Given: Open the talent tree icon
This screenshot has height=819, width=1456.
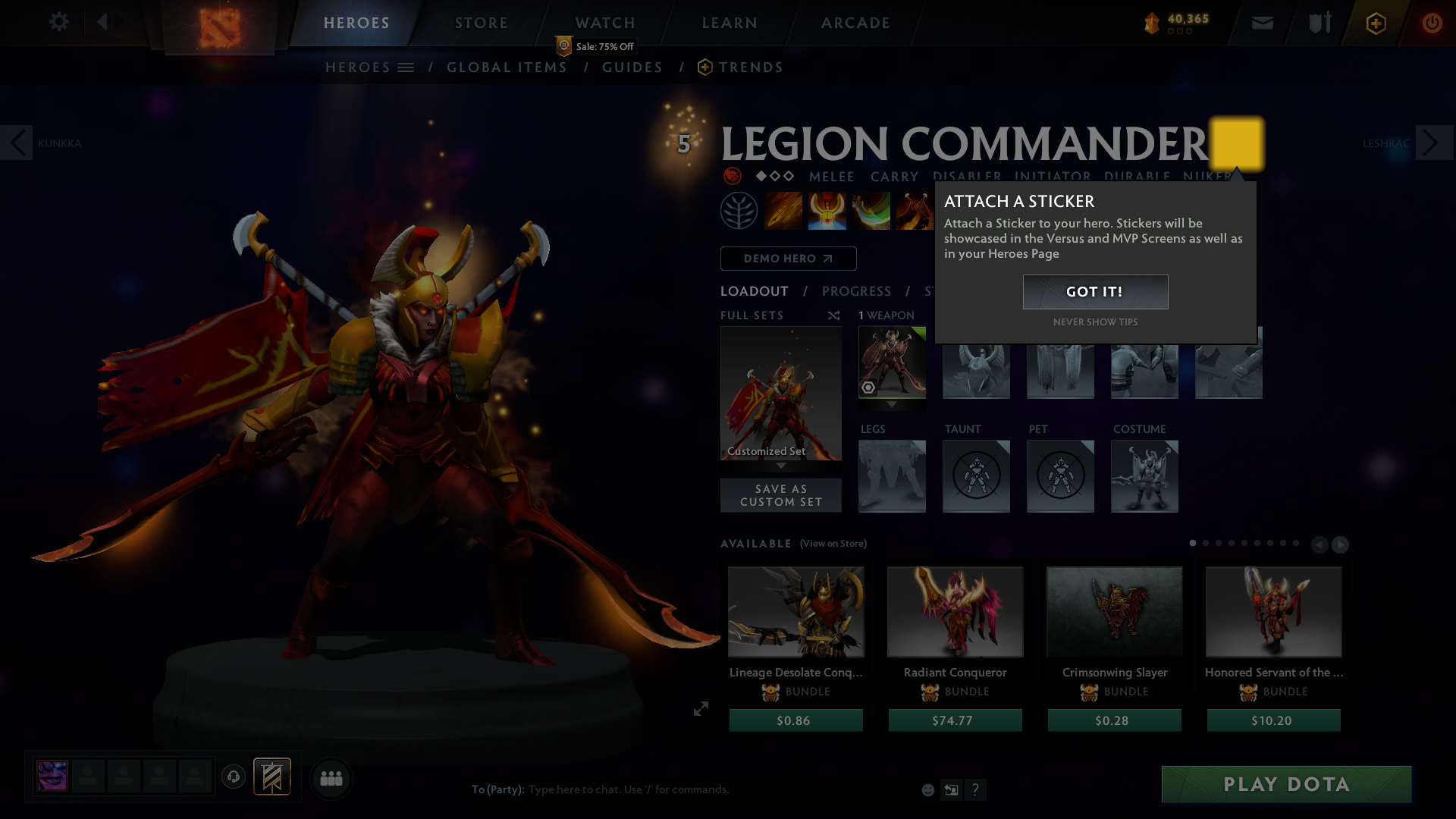Looking at the screenshot, I should (739, 211).
